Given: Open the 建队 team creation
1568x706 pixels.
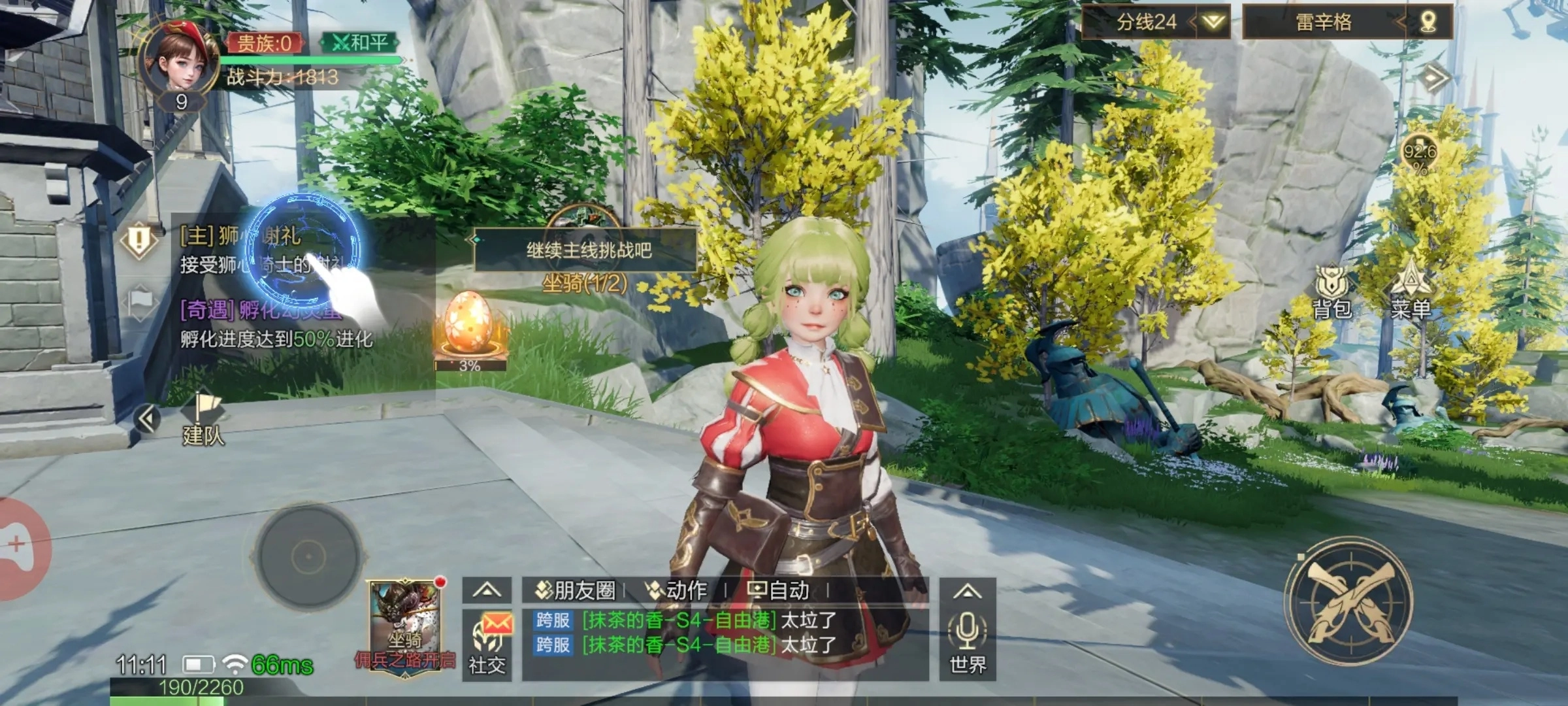Looking at the screenshot, I should (x=203, y=420).
